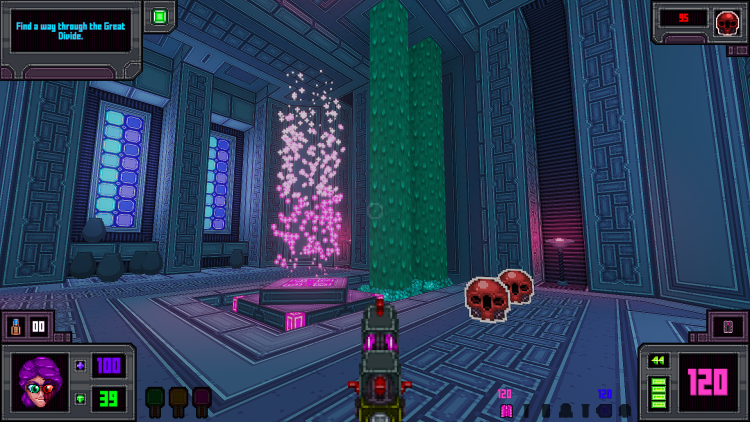This screenshot has width=750, height=422.
Task: Click the magenta ammo-type icon above the ammo panel
Action: [728, 326]
